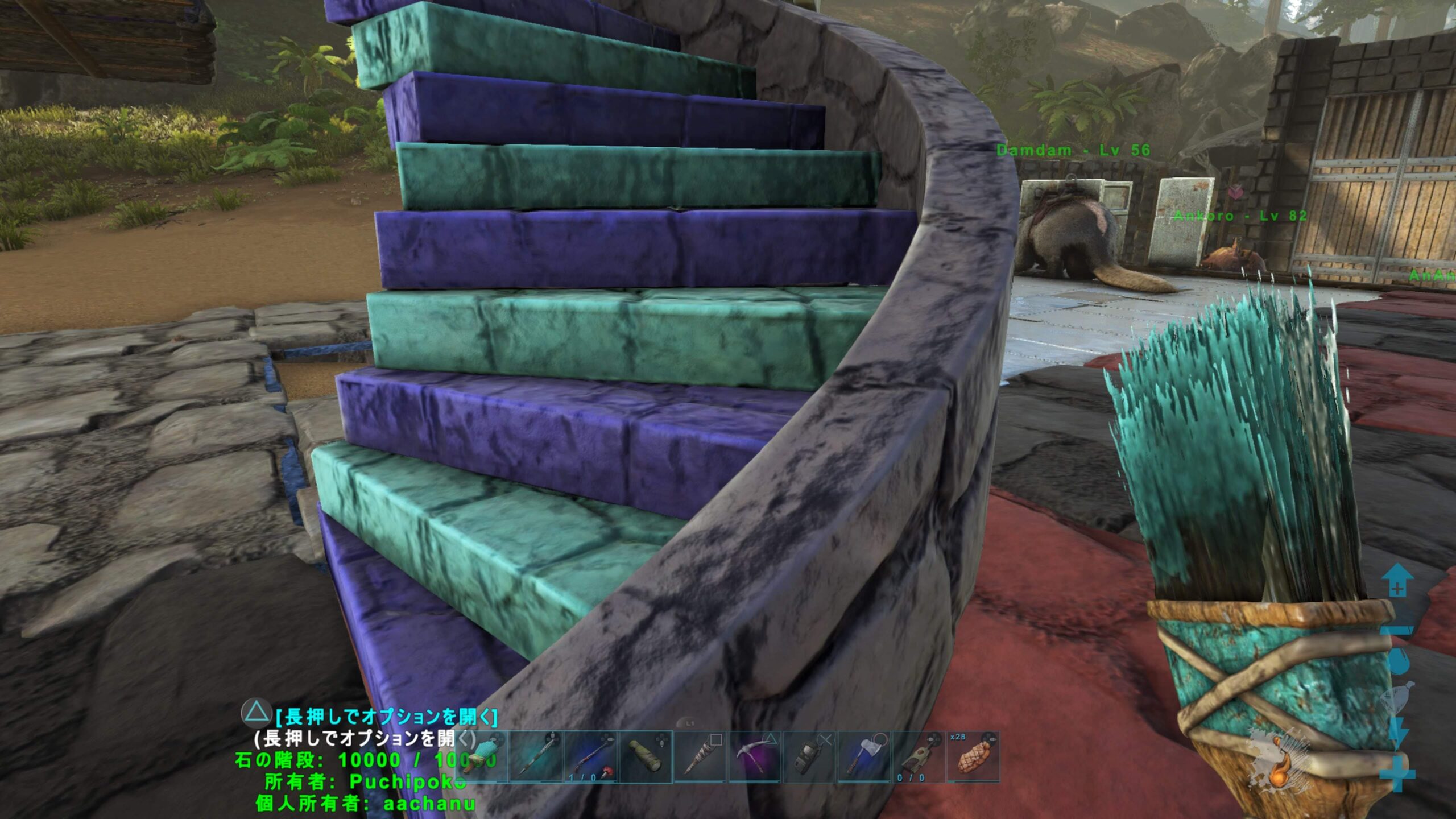Select the pickaxe hotbar slot
The width and height of the screenshot is (1456, 819).
755,757
